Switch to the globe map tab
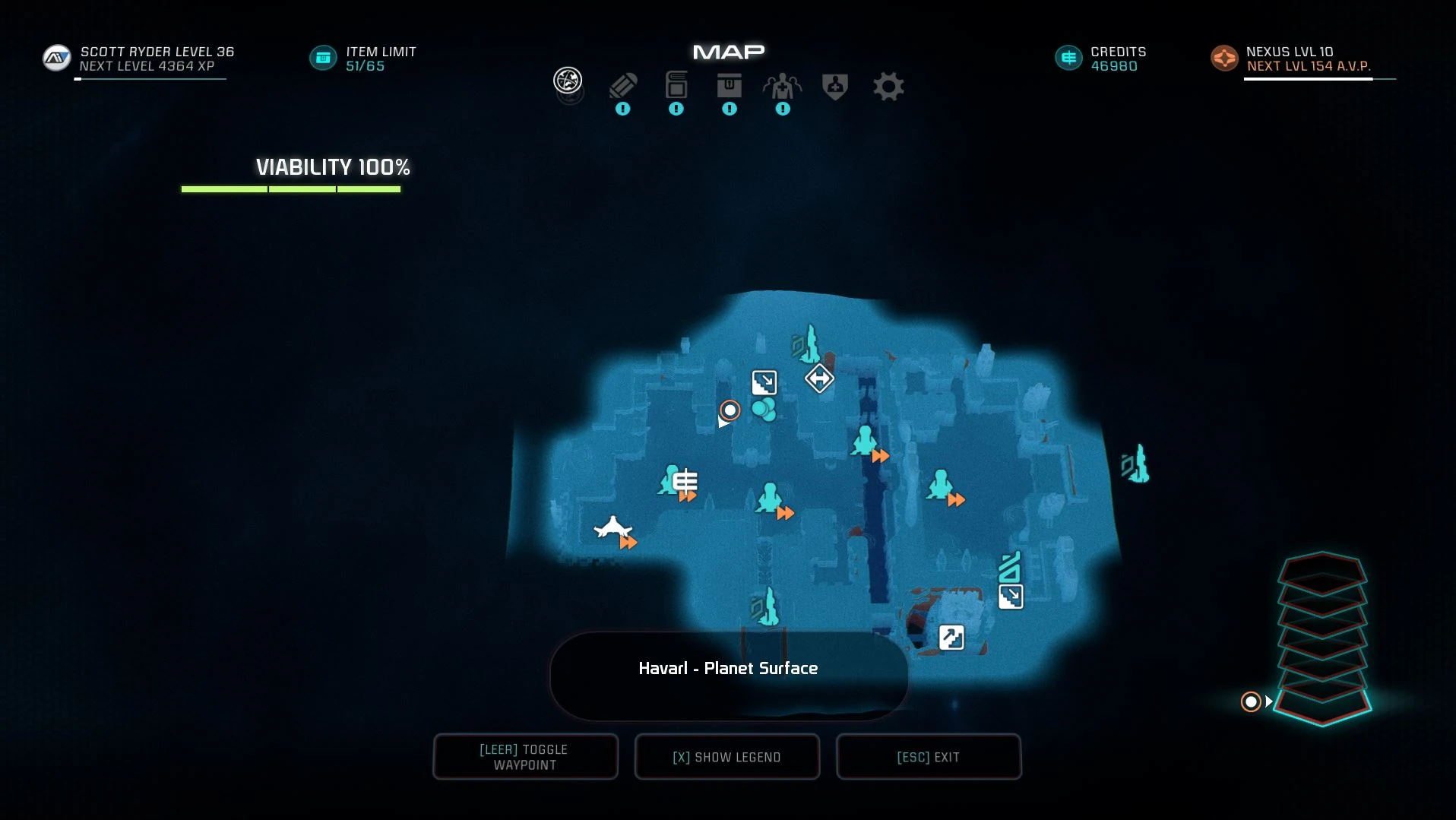Viewport: 1456px width, 820px height. pyautogui.click(x=568, y=81)
